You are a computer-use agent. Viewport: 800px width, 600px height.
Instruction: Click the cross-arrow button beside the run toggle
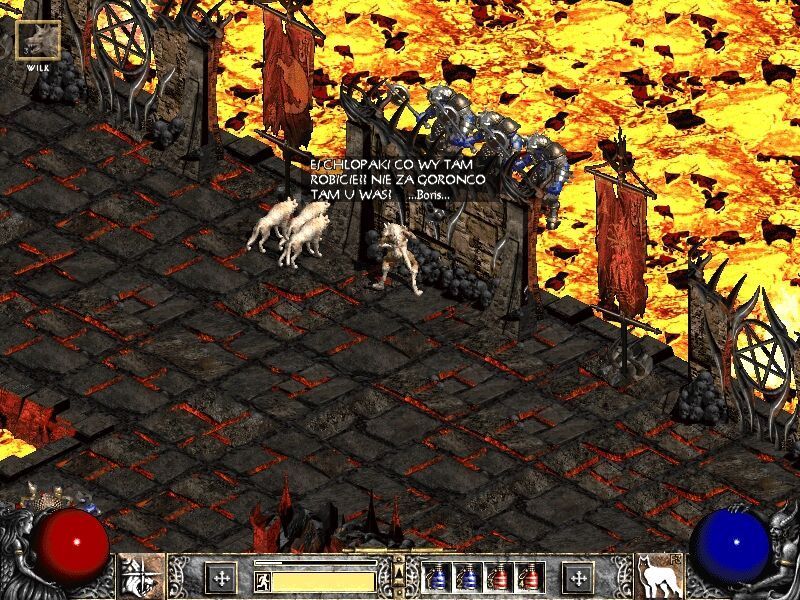coord(221,578)
